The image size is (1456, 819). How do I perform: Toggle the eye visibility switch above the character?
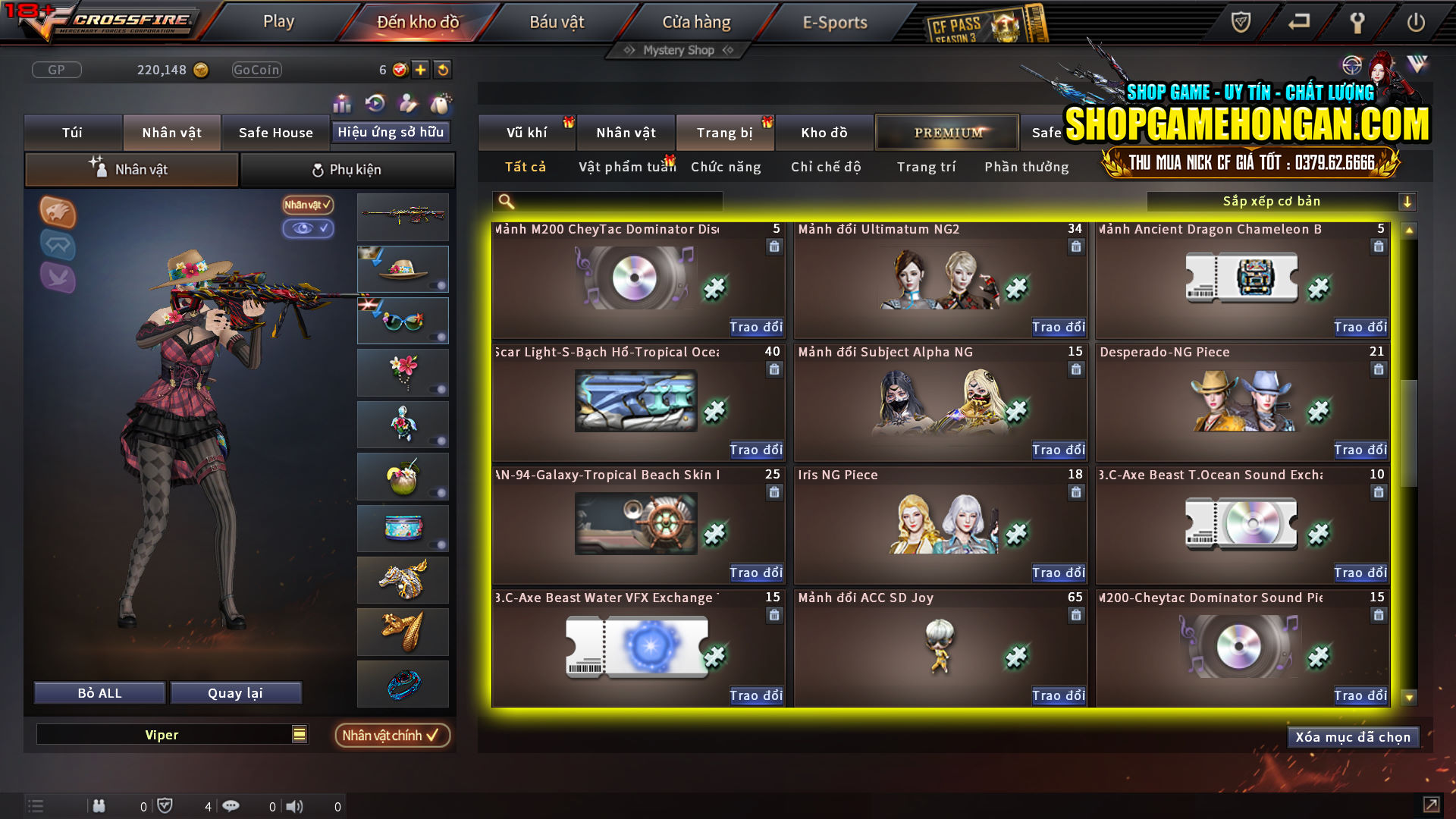pyautogui.click(x=308, y=228)
